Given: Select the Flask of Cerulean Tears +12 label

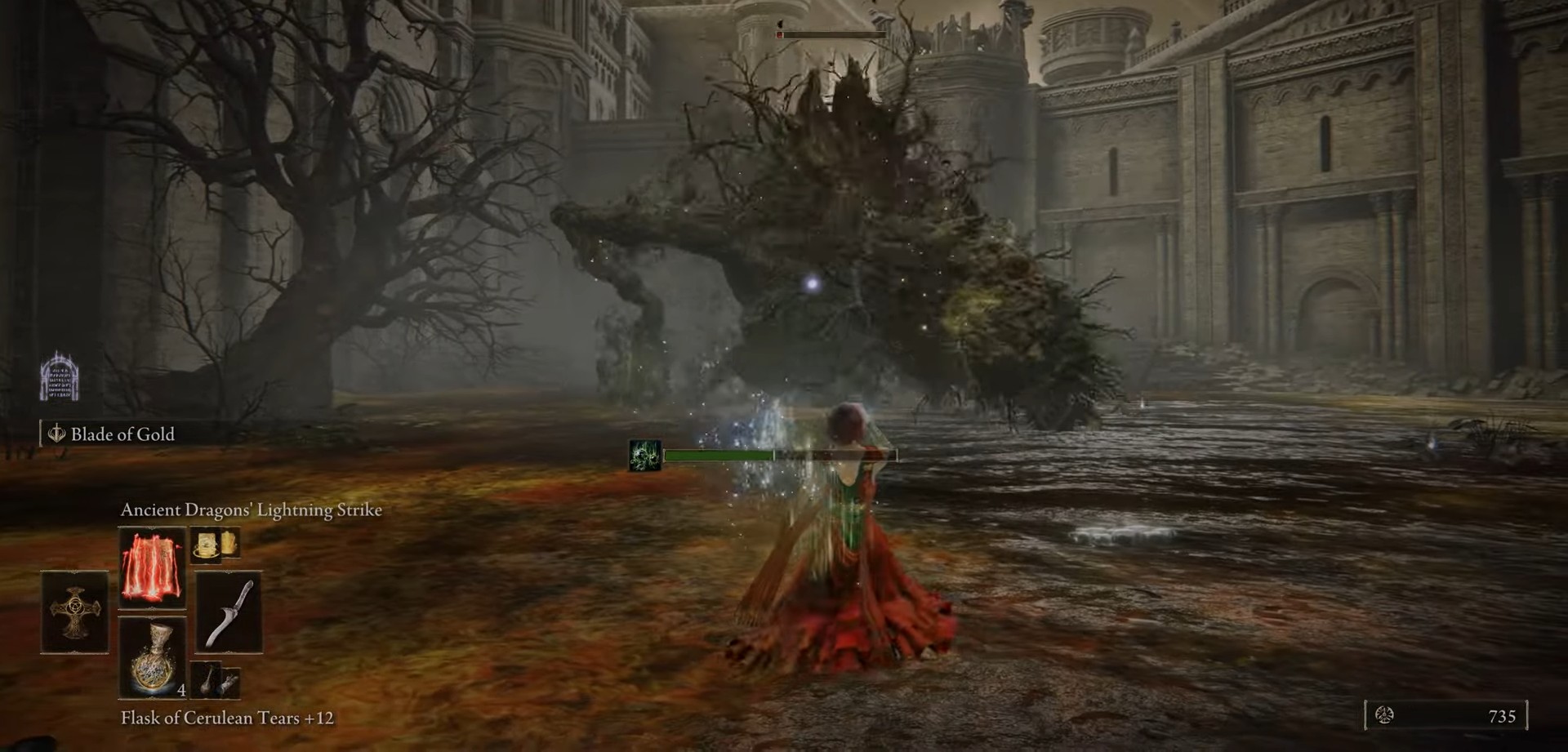Looking at the screenshot, I should coord(231,719).
